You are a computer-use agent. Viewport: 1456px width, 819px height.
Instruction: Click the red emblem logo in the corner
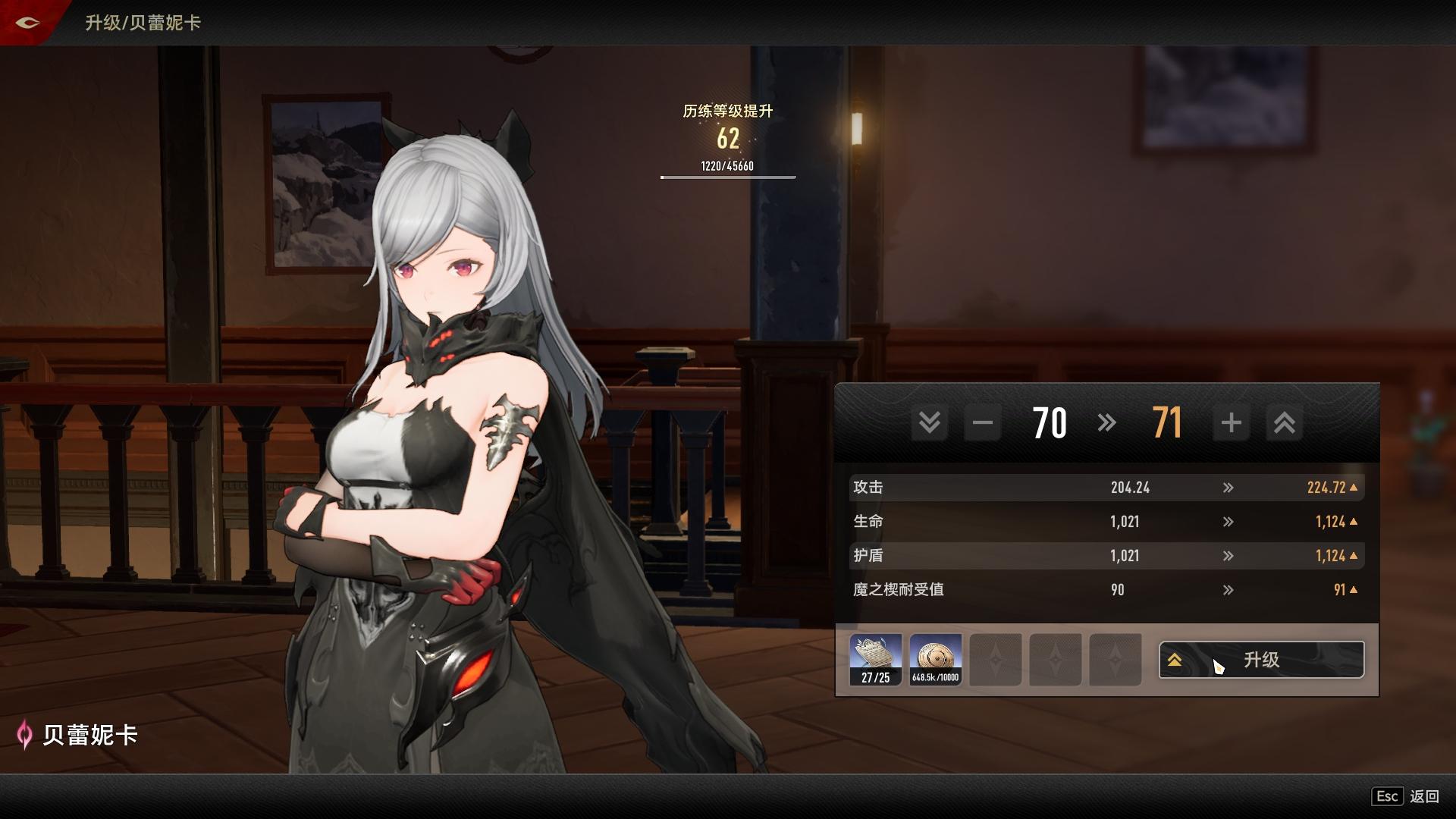click(x=27, y=22)
